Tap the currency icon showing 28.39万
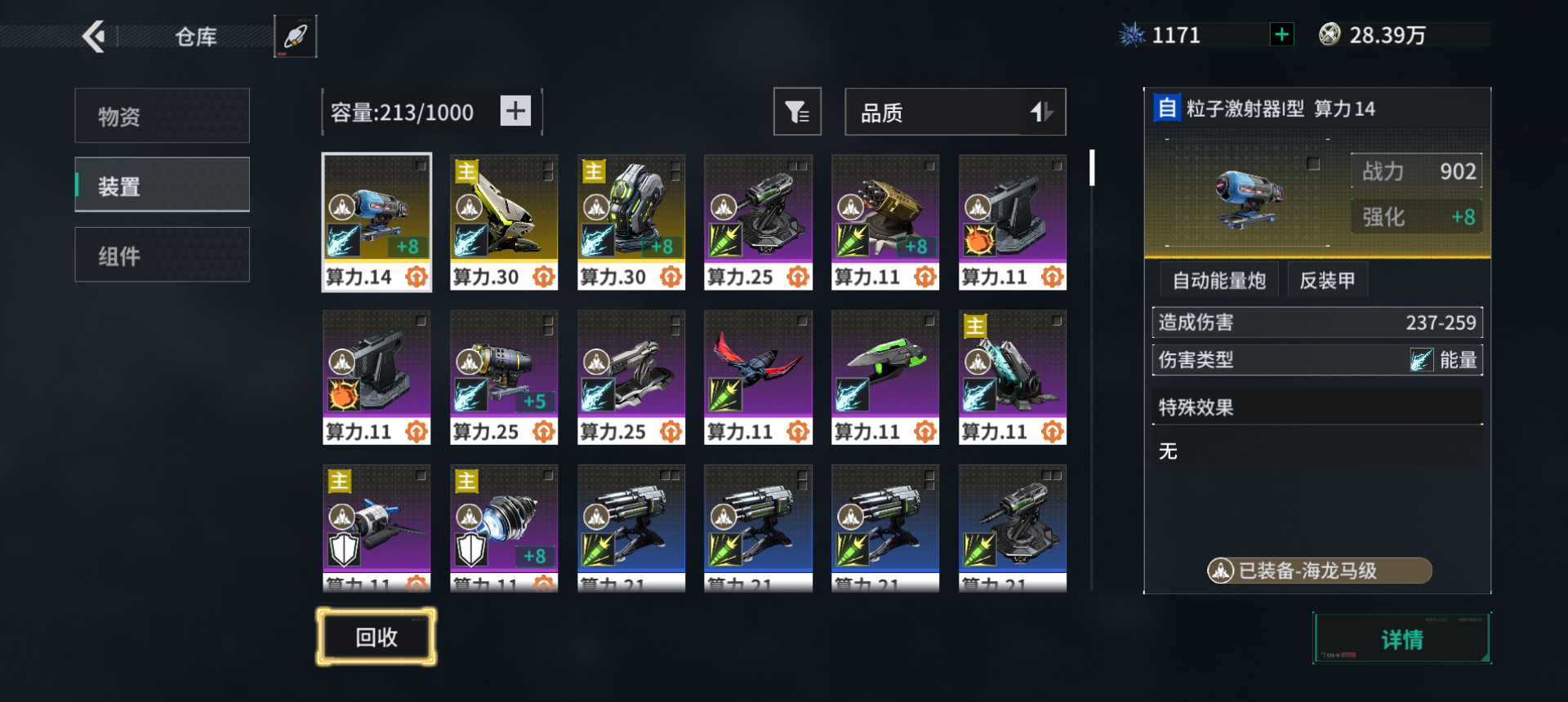Image resolution: width=1568 pixels, height=702 pixels. click(1334, 34)
